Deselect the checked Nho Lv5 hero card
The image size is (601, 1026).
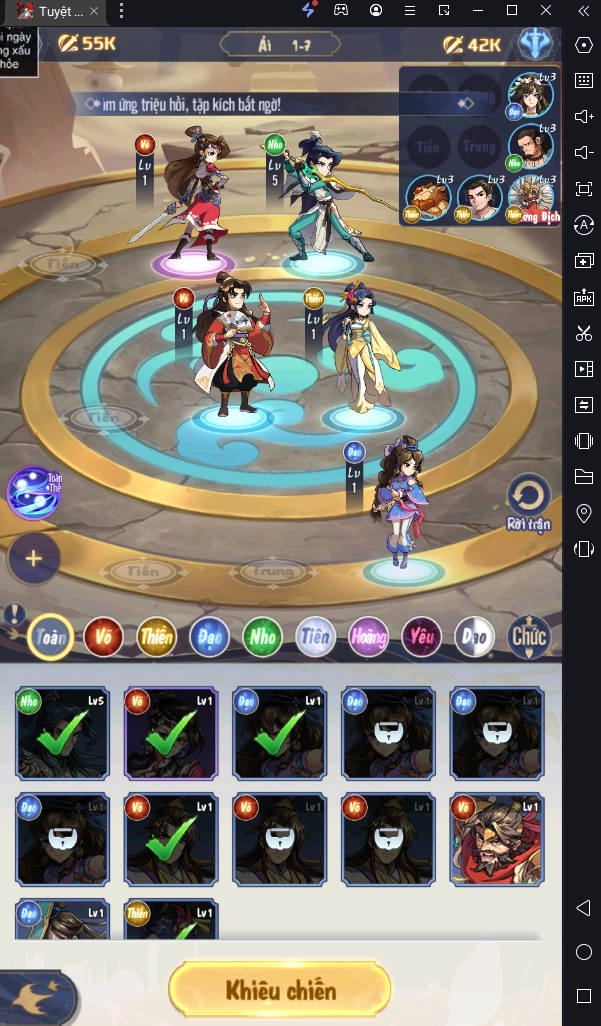62,733
